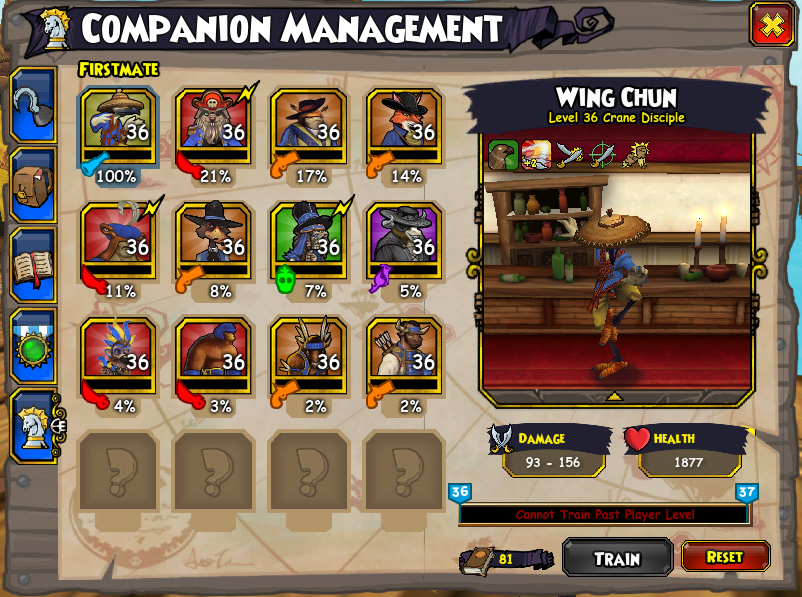Open the hook tab on the sidebar
The image size is (802, 597).
point(31,105)
